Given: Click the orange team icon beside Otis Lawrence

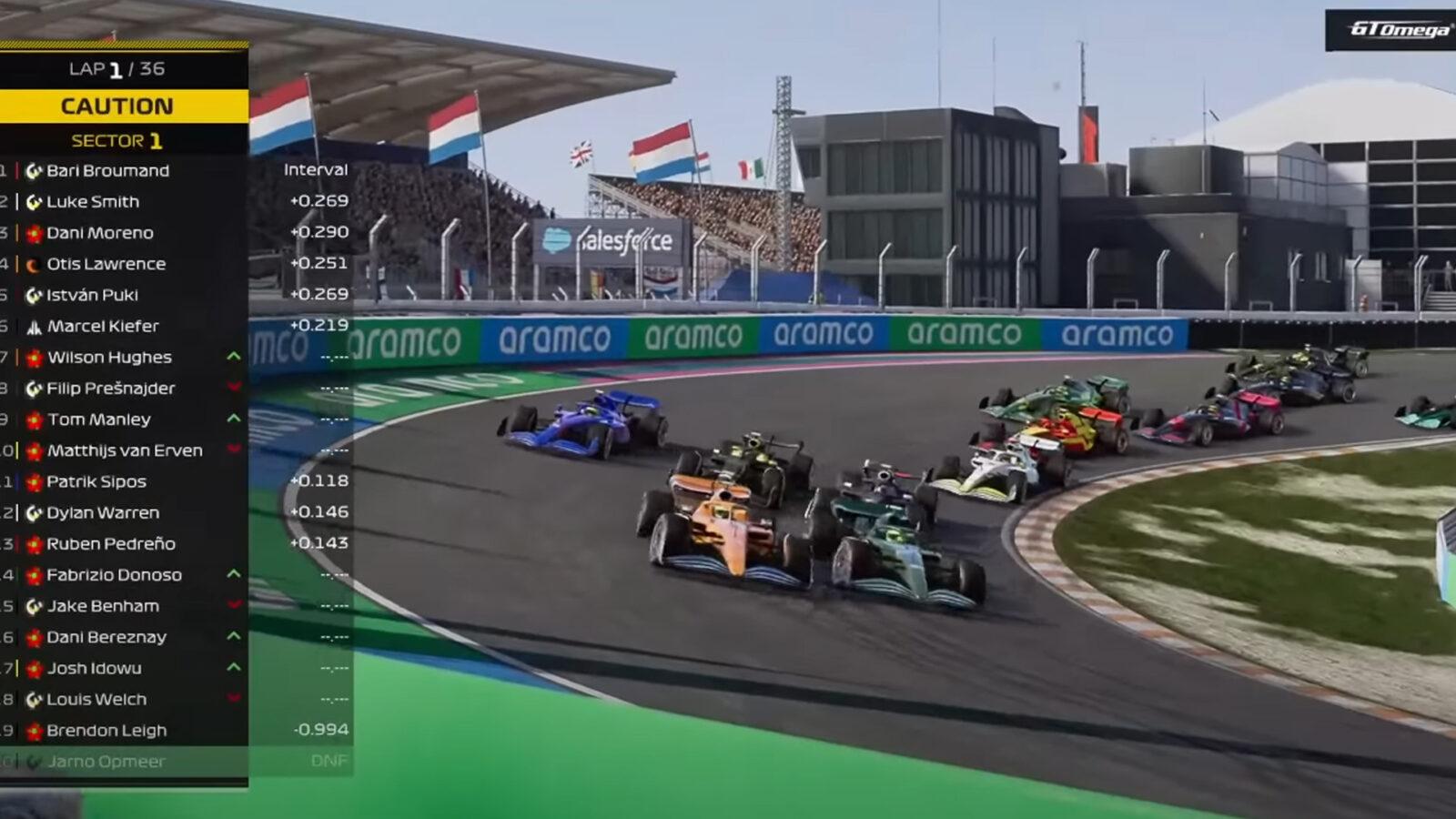Looking at the screenshot, I should click(32, 264).
